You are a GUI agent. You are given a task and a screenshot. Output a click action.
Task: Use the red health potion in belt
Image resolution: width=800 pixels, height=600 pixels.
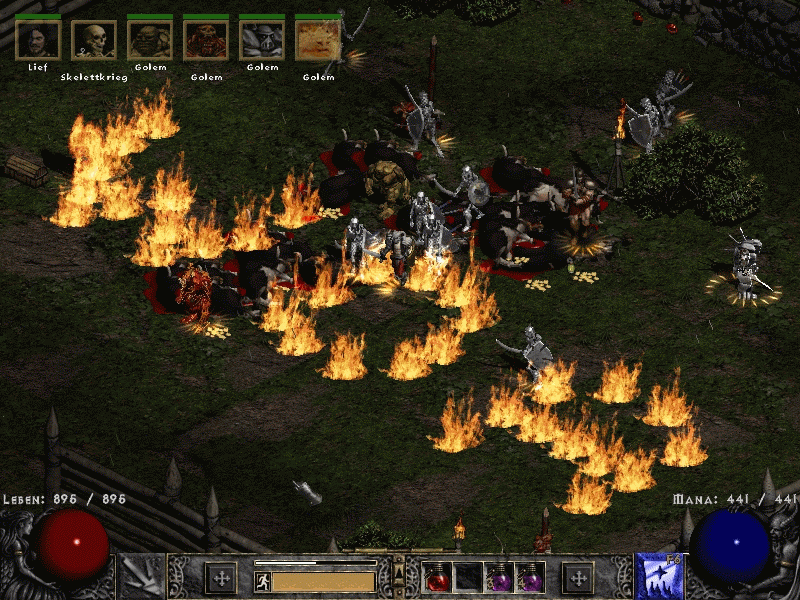tap(437, 577)
